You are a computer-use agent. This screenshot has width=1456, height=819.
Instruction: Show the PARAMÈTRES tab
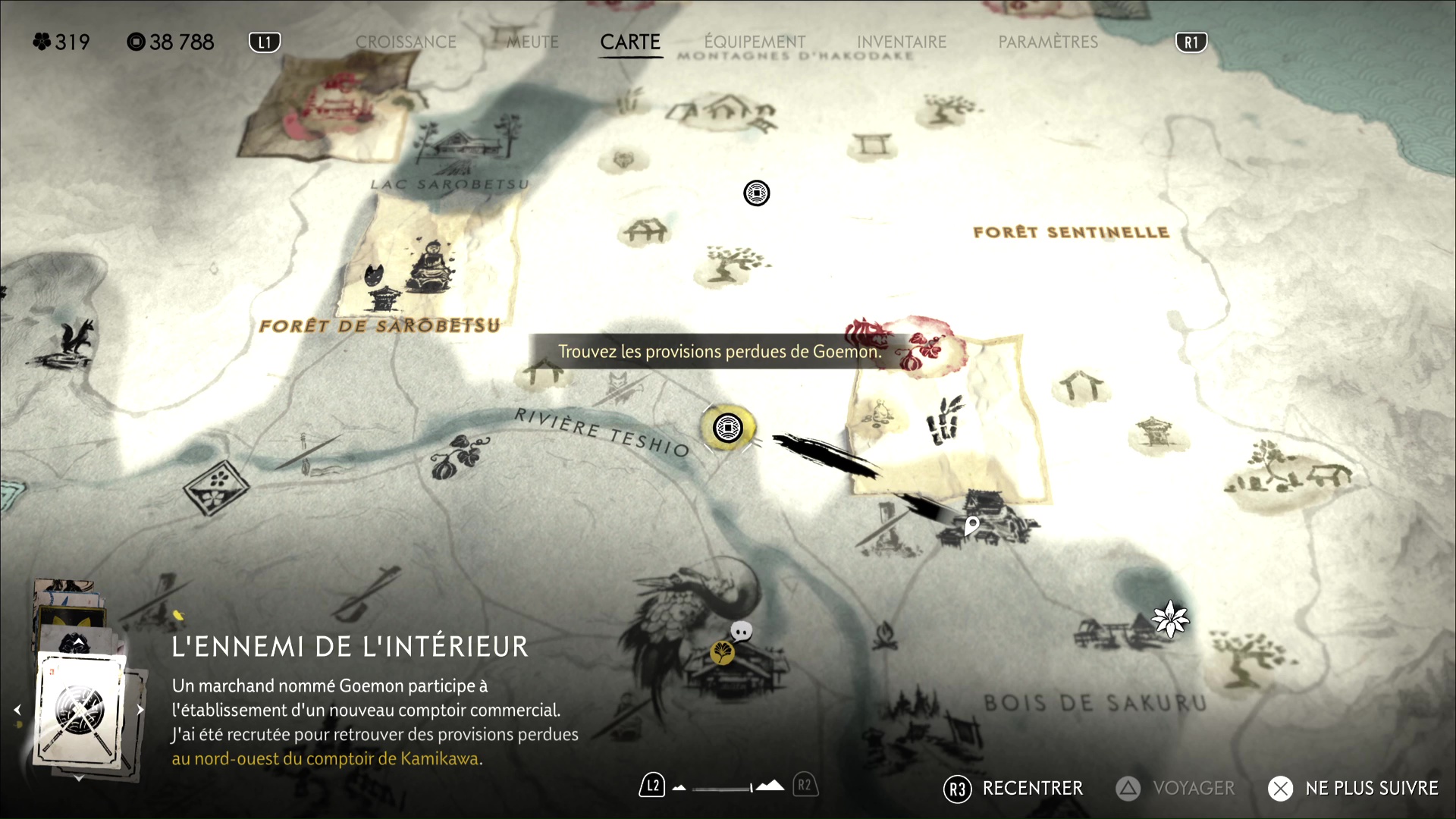1048,42
